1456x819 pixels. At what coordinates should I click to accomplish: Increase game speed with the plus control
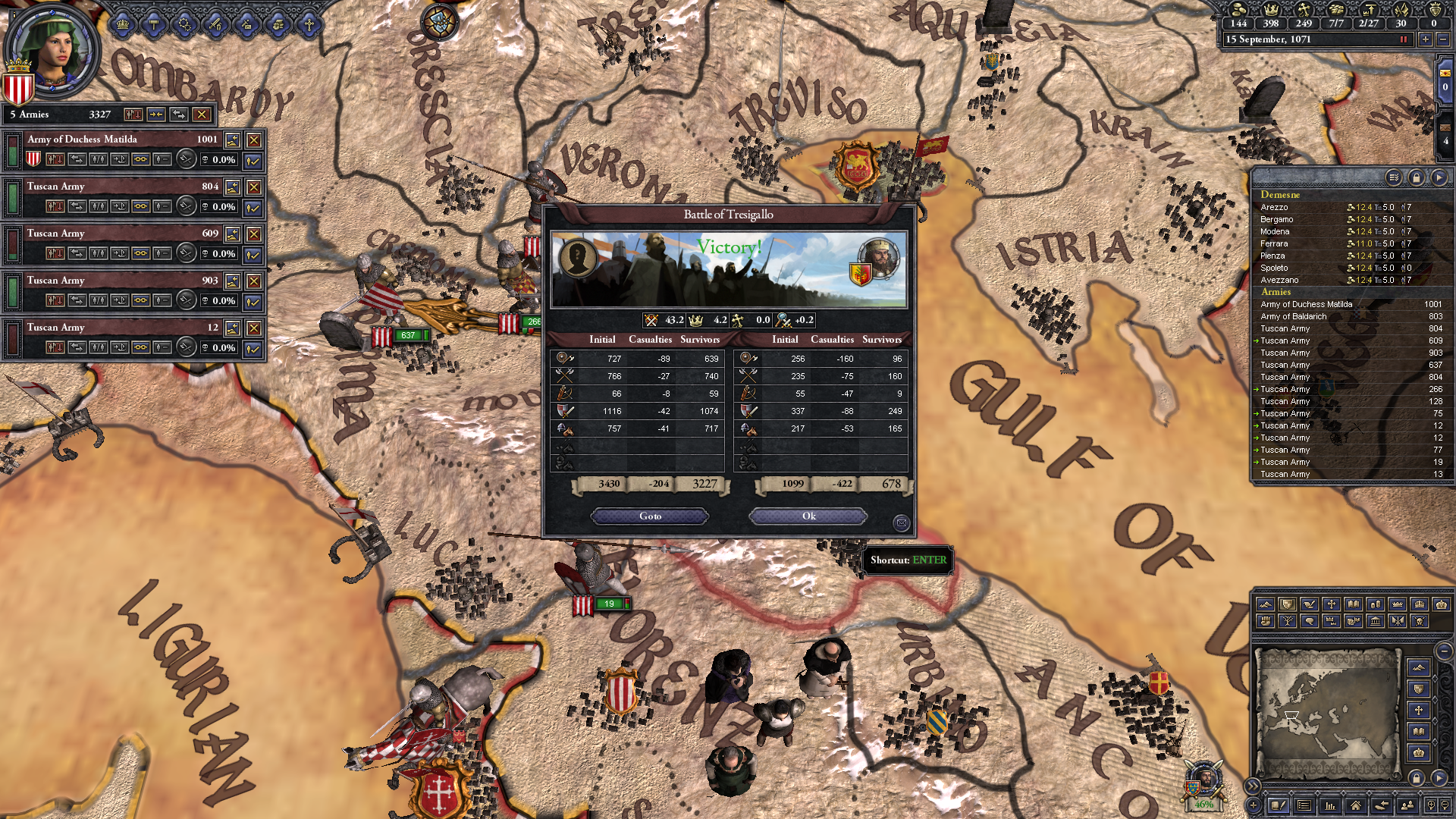[1425, 39]
